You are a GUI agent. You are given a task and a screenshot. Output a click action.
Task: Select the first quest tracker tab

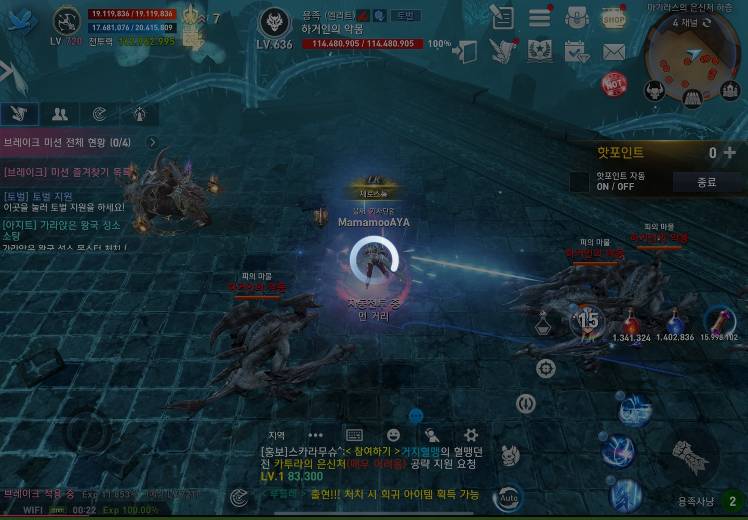pyautogui.click(x=20, y=114)
